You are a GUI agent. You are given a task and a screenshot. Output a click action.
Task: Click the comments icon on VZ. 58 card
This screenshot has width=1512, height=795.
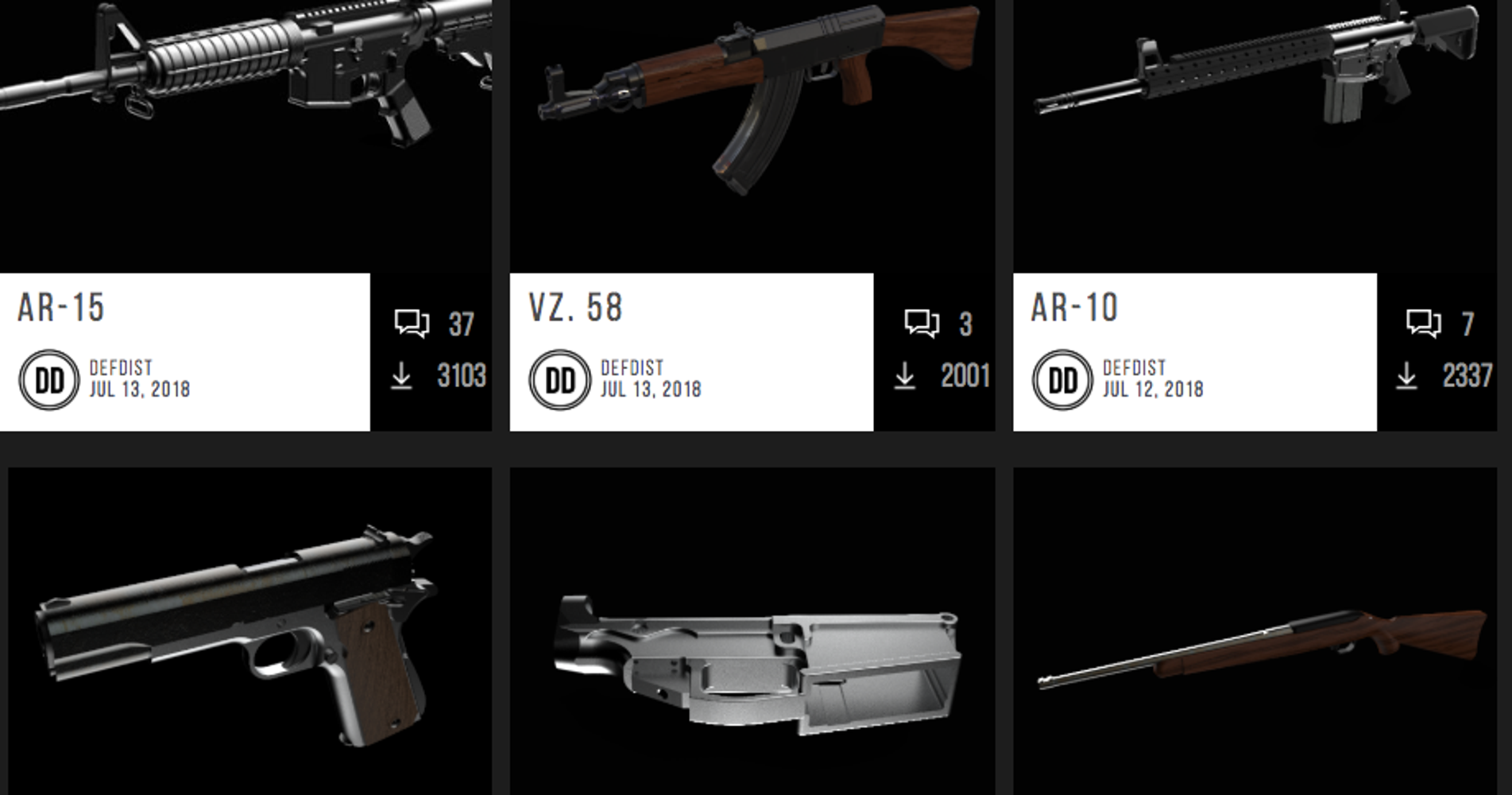tap(918, 320)
